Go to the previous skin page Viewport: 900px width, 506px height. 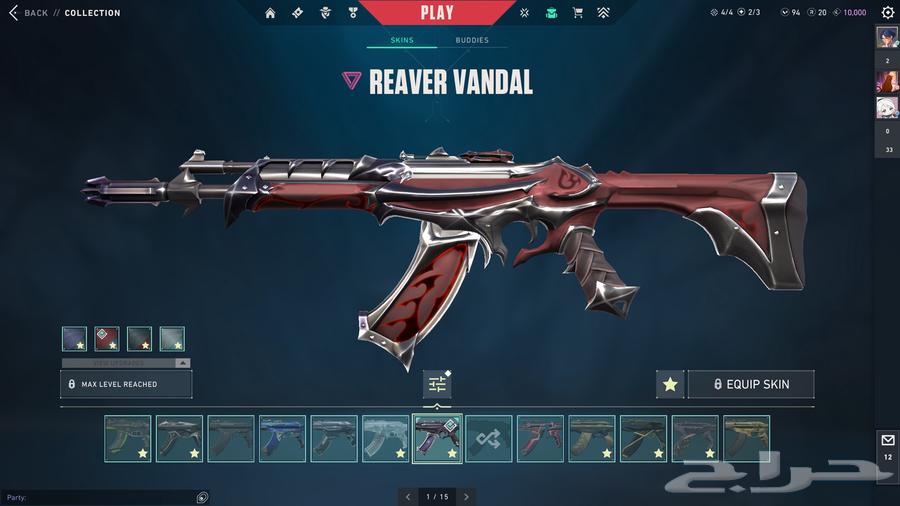coord(407,496)
